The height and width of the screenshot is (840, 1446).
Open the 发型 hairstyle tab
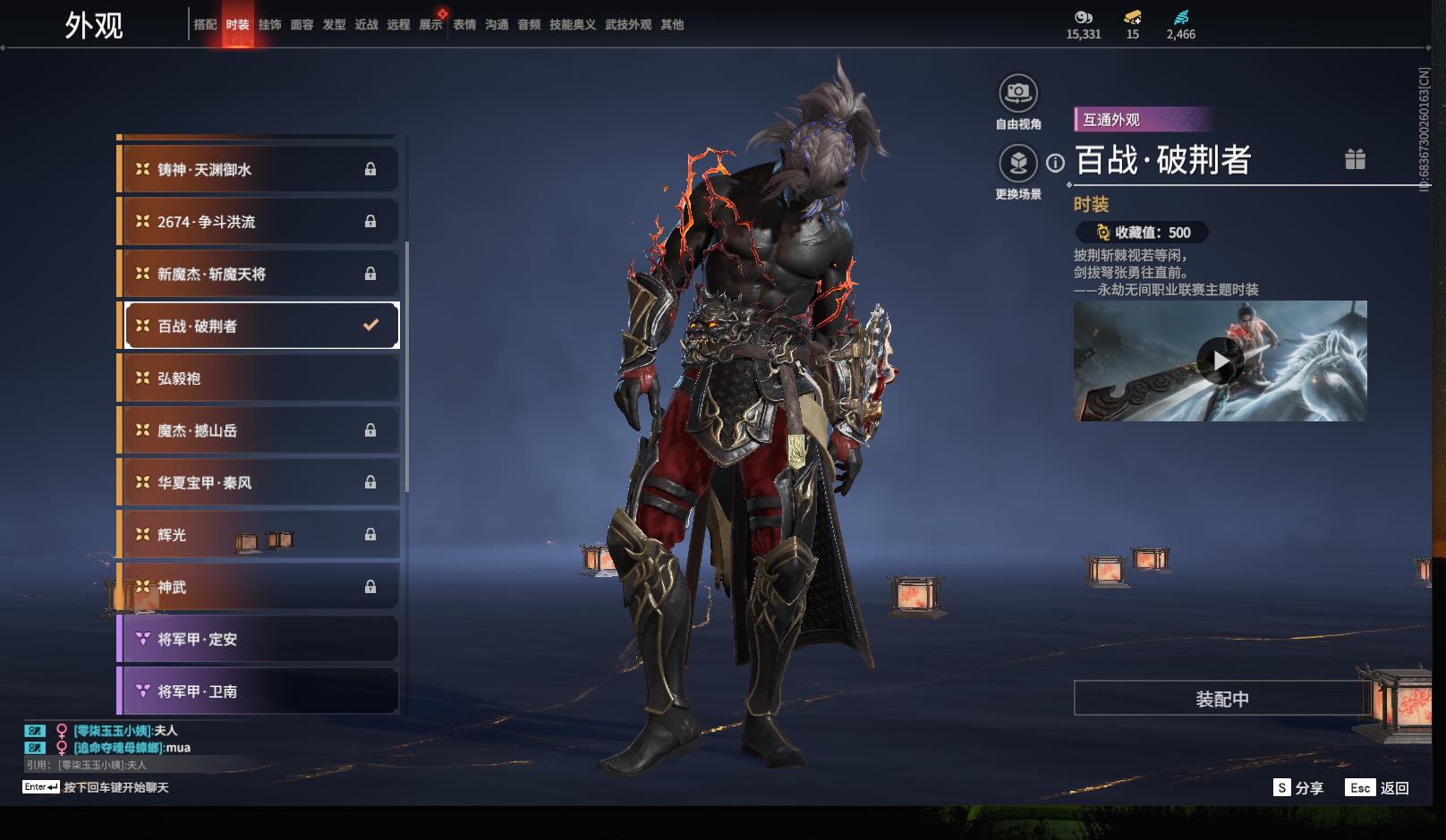[334, 25]
